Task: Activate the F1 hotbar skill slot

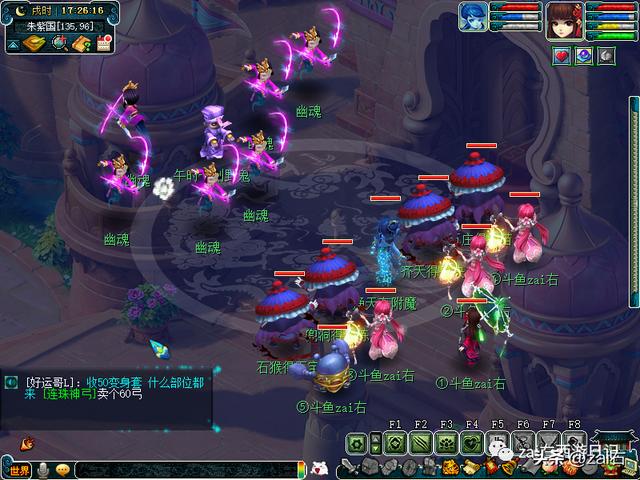Action: click(397, 442)
